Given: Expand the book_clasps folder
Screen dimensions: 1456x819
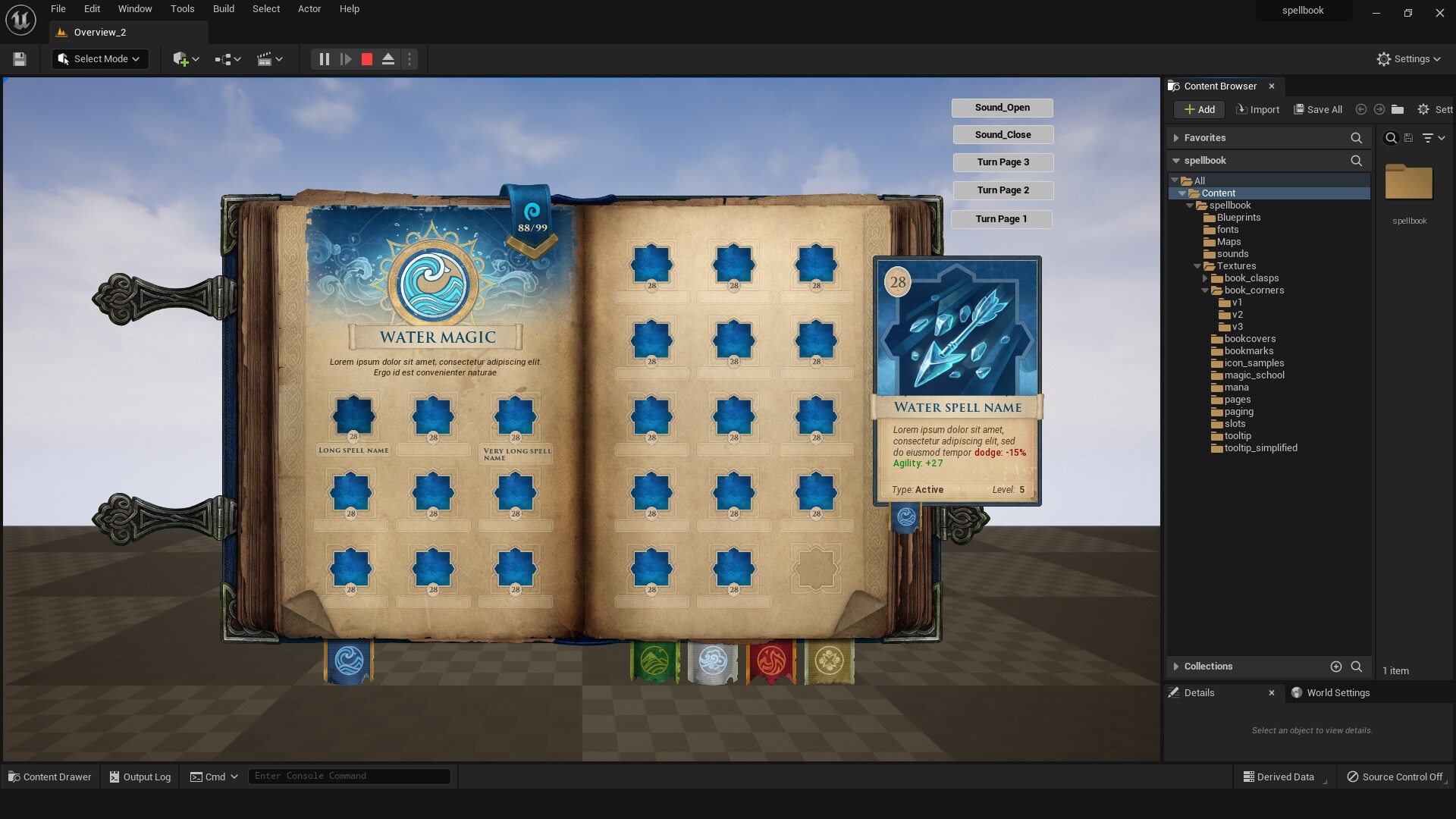Looking at the screenshot, I should pyautogui.click(x=1206, y=278).
